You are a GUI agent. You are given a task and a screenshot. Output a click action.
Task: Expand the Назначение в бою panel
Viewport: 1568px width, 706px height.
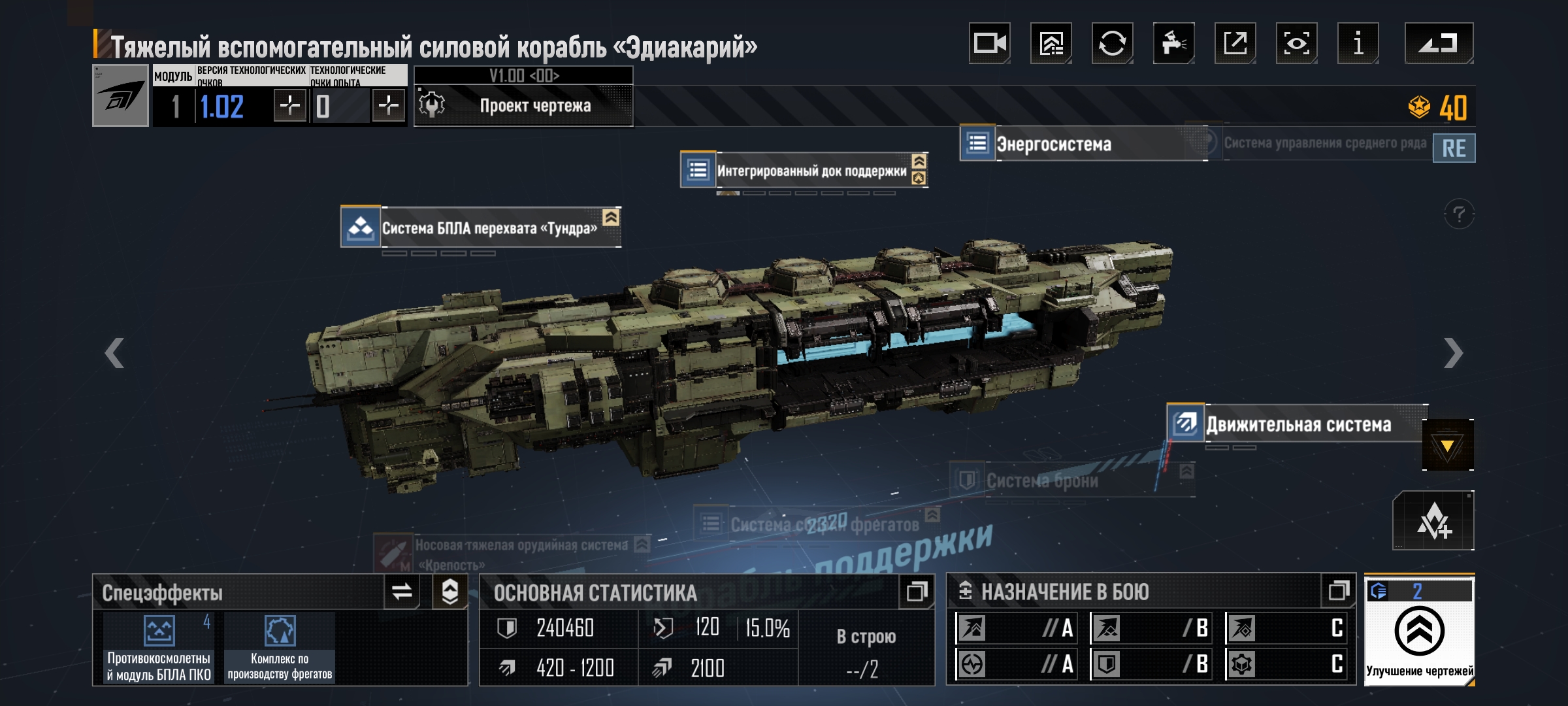click(x=1338, y=592)
